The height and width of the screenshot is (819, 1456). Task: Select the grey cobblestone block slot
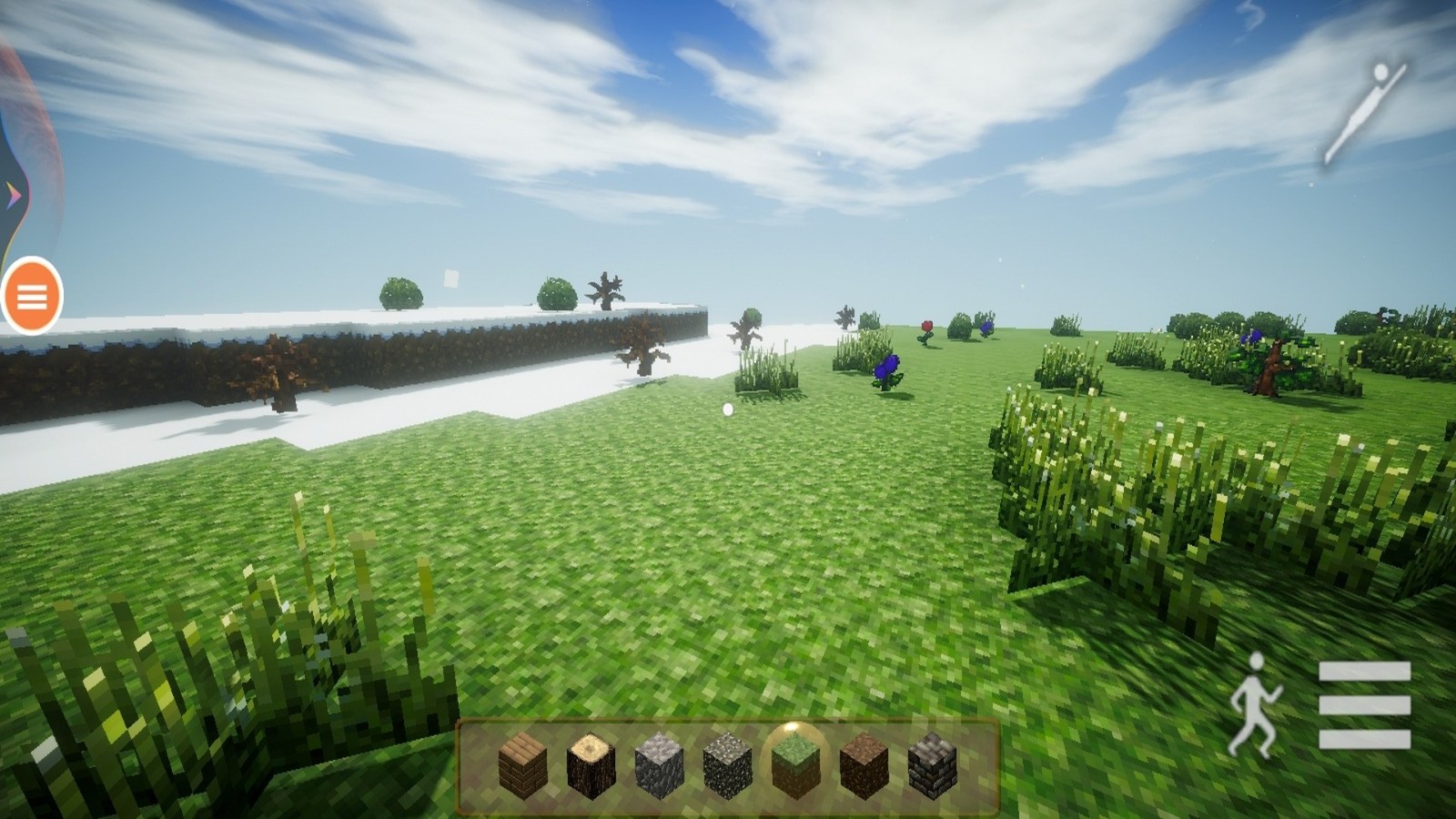[659, 765]
